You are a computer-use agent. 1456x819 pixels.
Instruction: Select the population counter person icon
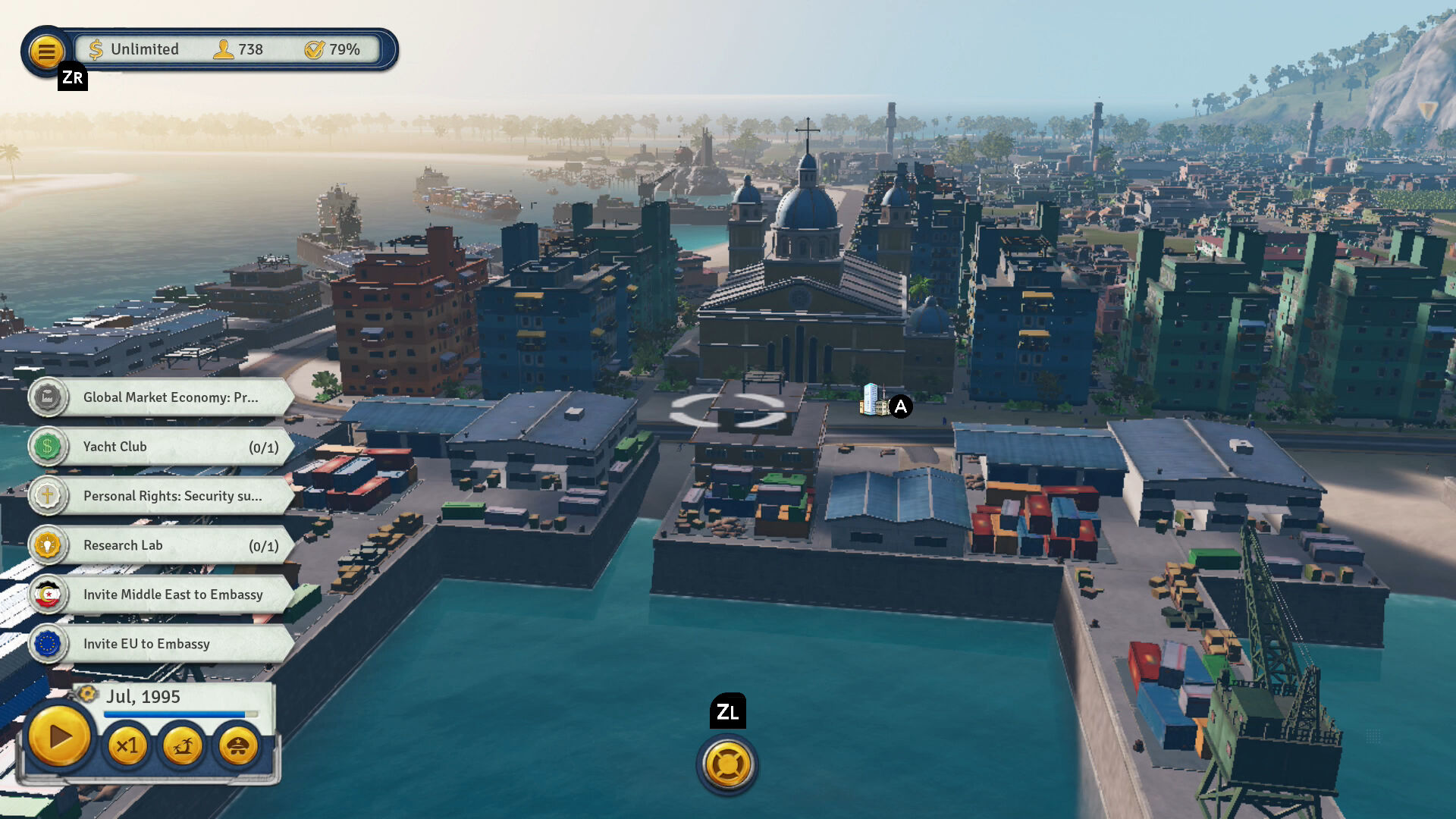(223, 49)
